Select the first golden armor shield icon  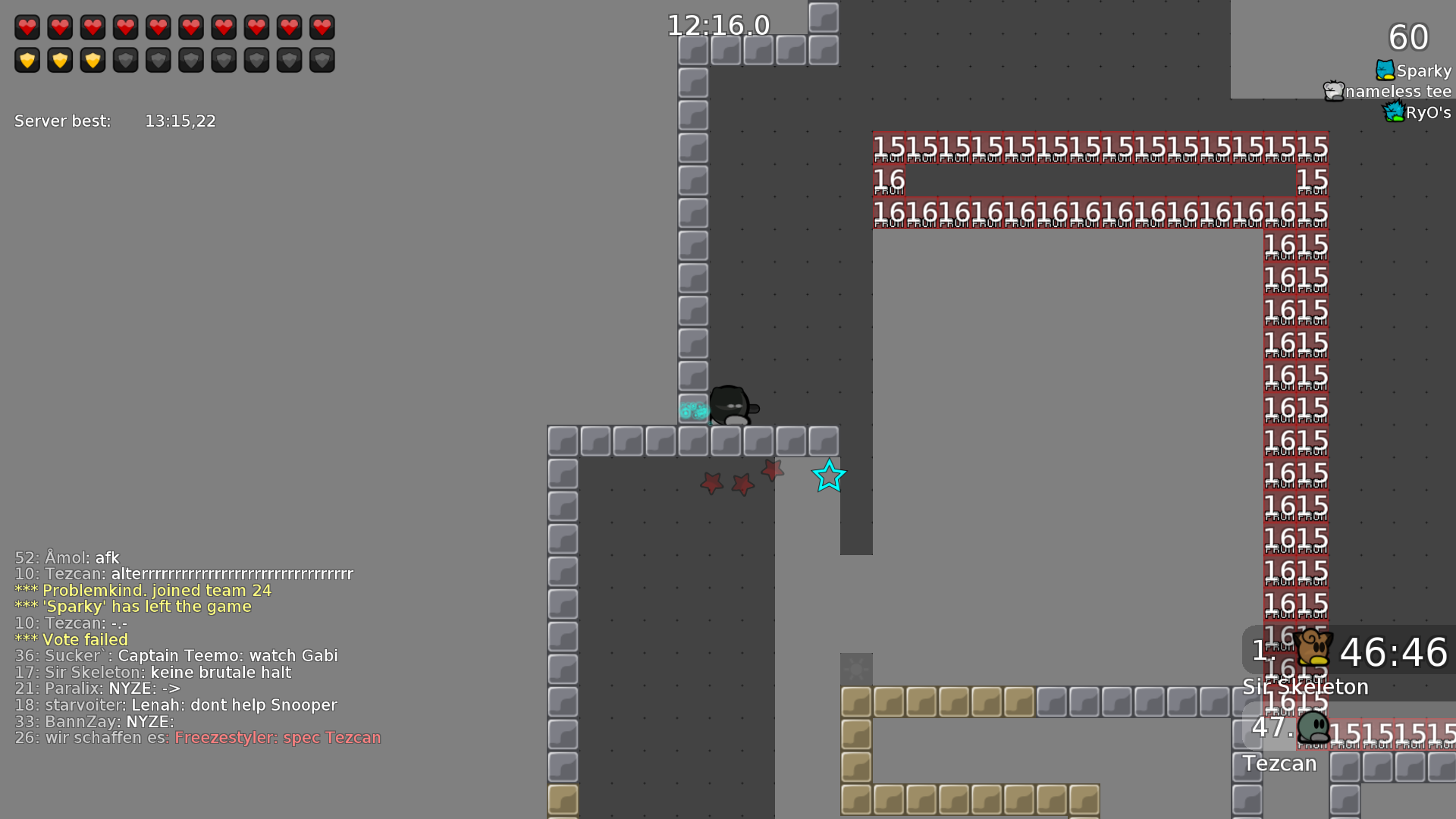pos(27,59)
